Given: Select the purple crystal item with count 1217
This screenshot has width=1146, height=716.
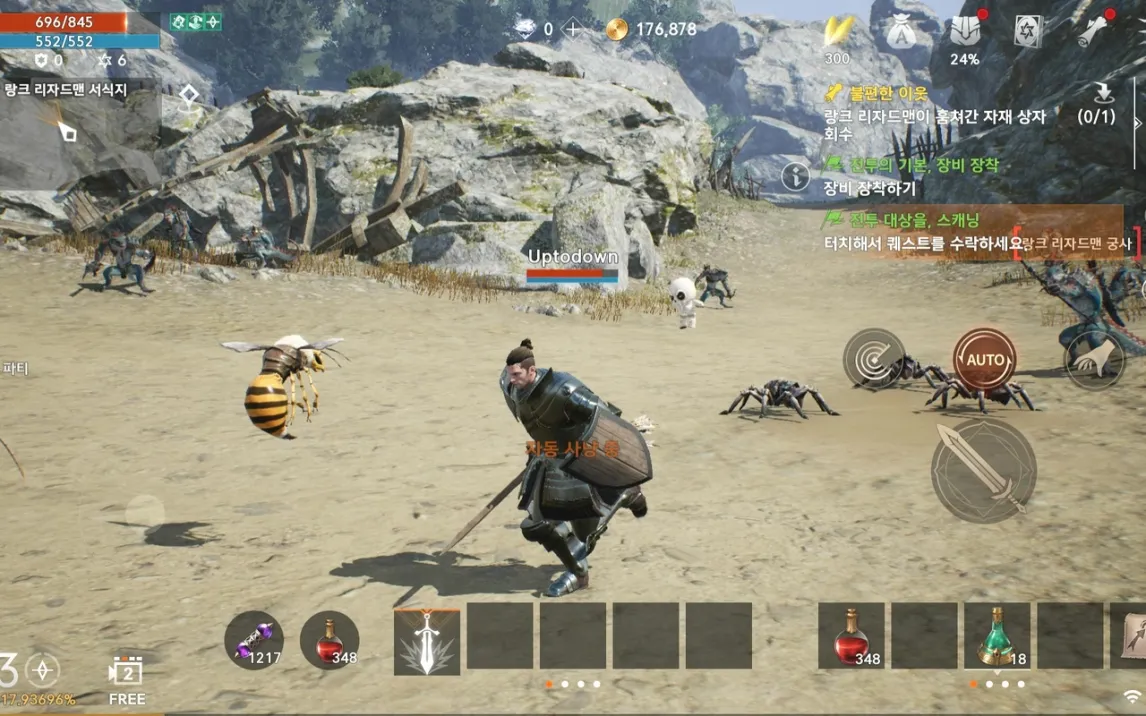Looking at the screenshot, I should [x=254, y=639].
